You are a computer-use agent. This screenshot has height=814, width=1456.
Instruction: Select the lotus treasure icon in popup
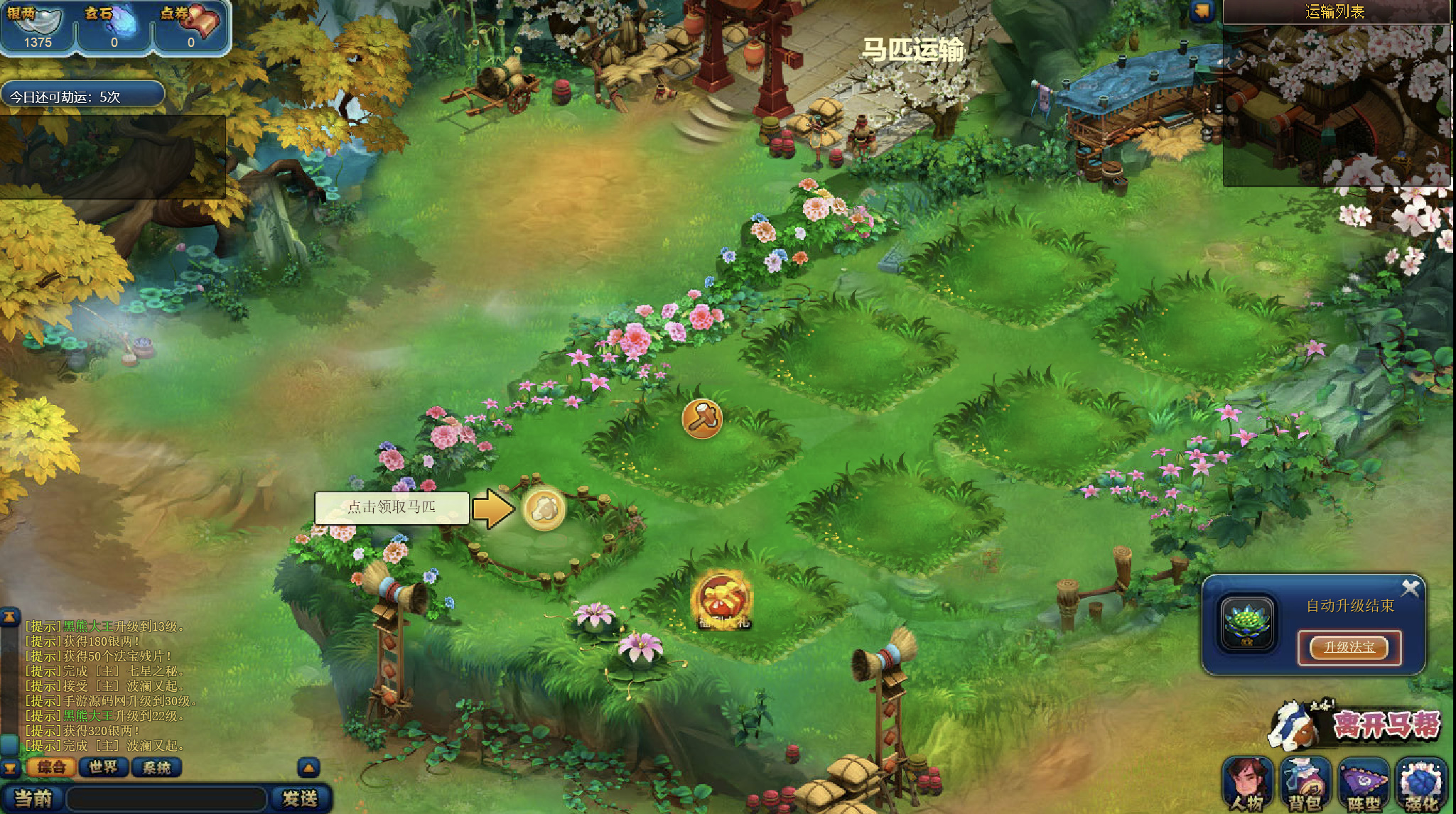pos(1248,623)
